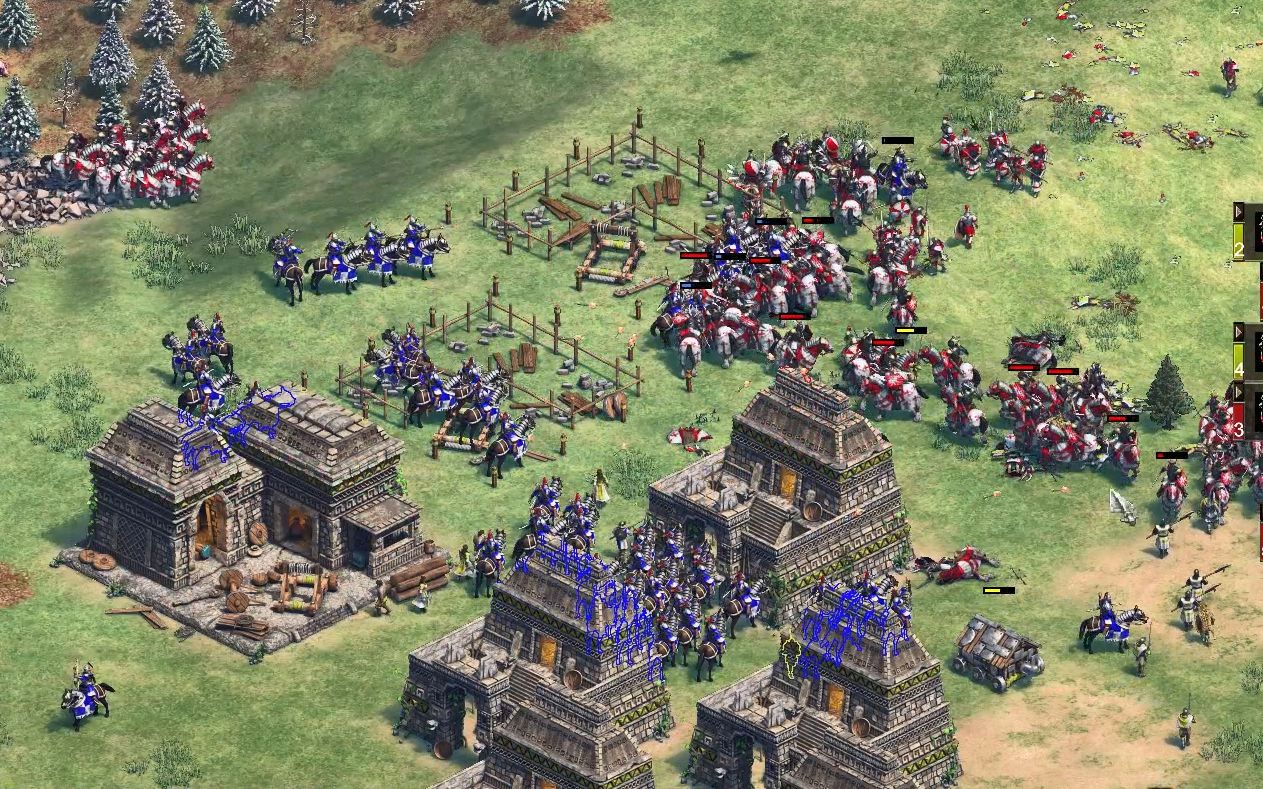Expand the arrow above the team 3 badge
The width and height of the screenshot is (1263, 789).
(1239, 391)
